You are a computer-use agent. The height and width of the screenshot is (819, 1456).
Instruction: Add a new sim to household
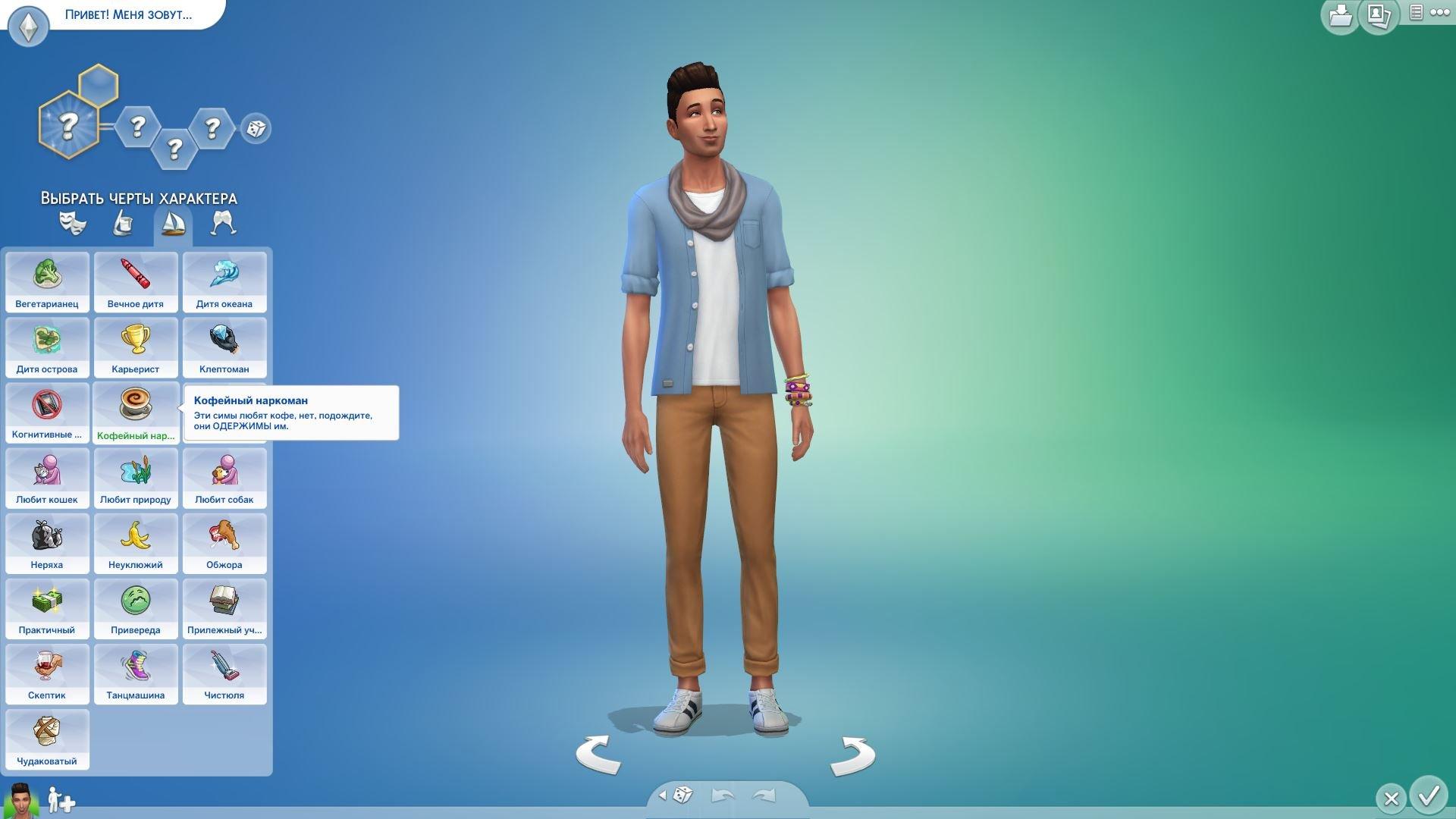61,801
